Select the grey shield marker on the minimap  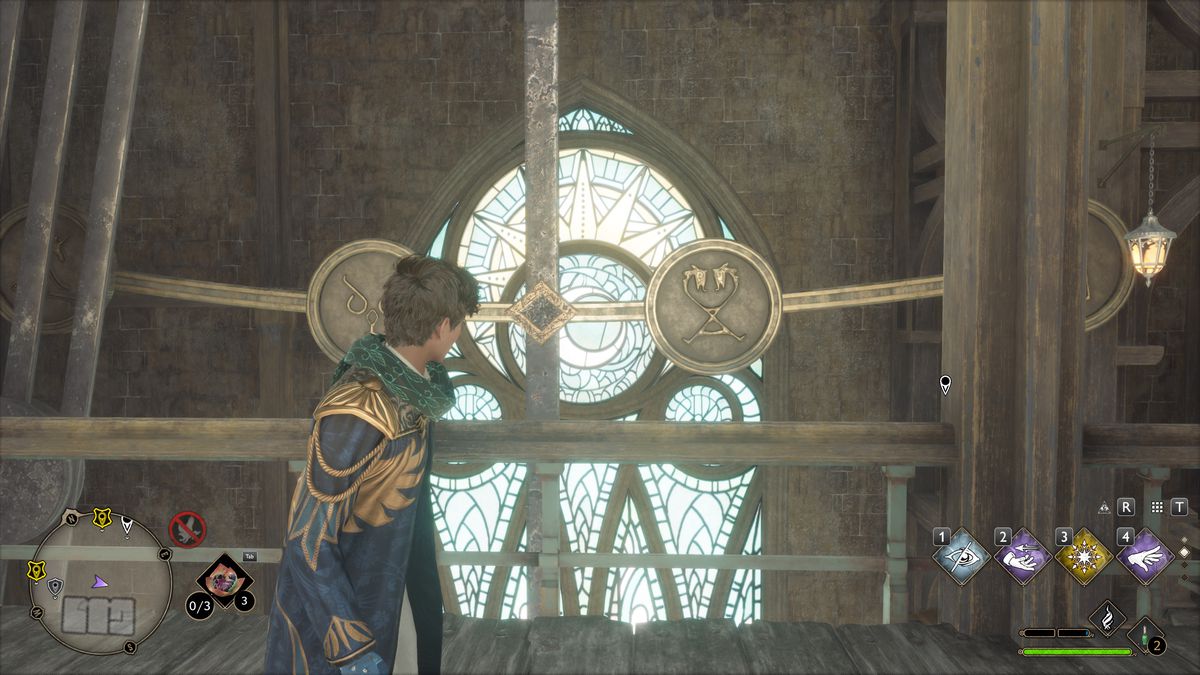tap(54, 588)
